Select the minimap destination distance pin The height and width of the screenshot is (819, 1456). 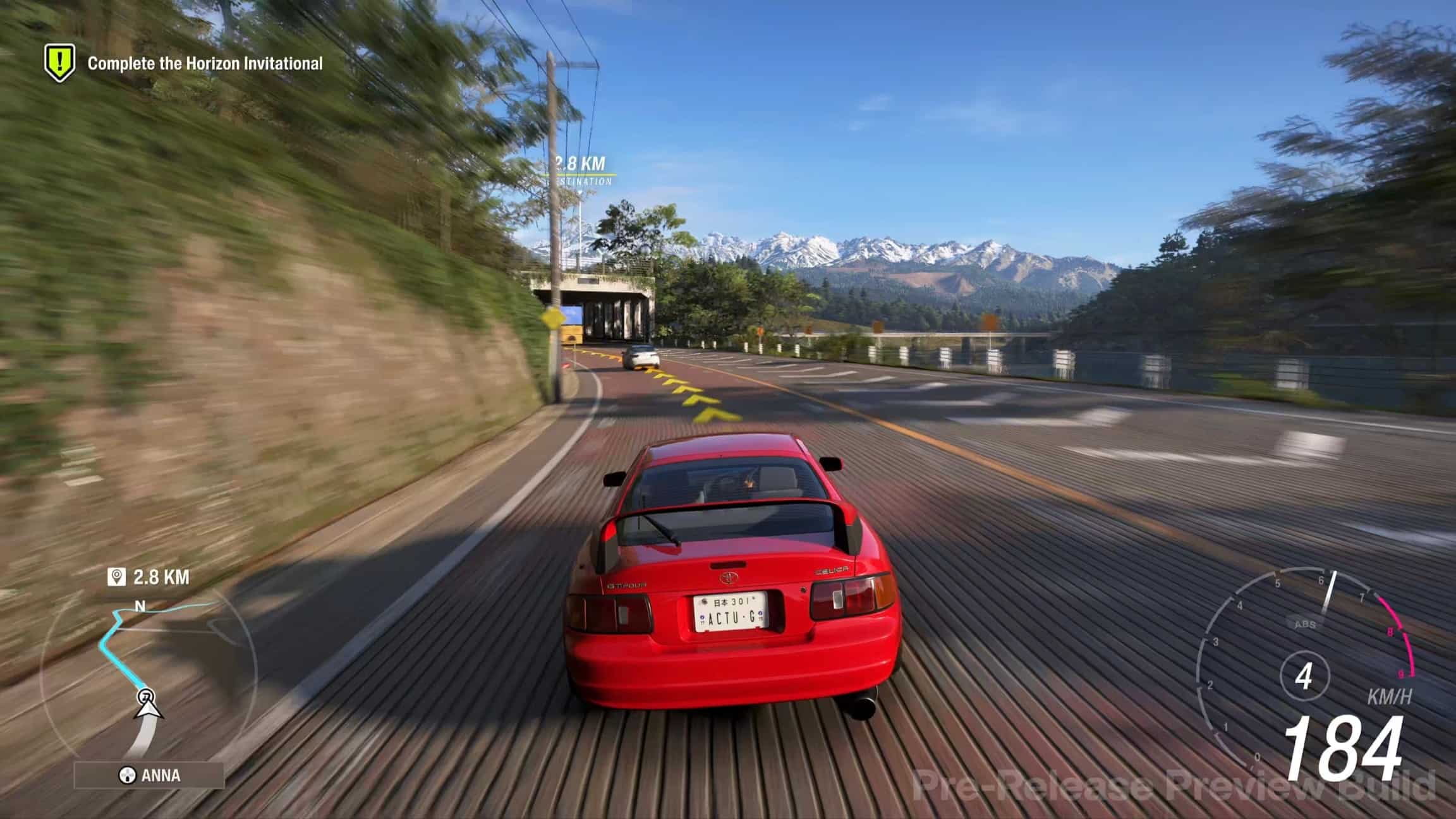coord(117,577)
